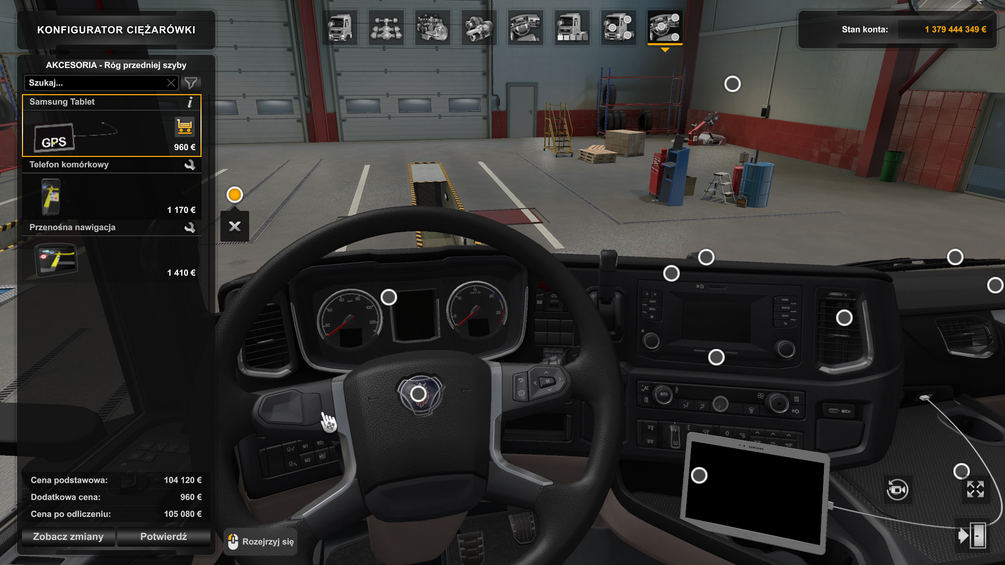Switch to the transmission category tab
The image size is (1005, 565).
click(x=479, y=27)
